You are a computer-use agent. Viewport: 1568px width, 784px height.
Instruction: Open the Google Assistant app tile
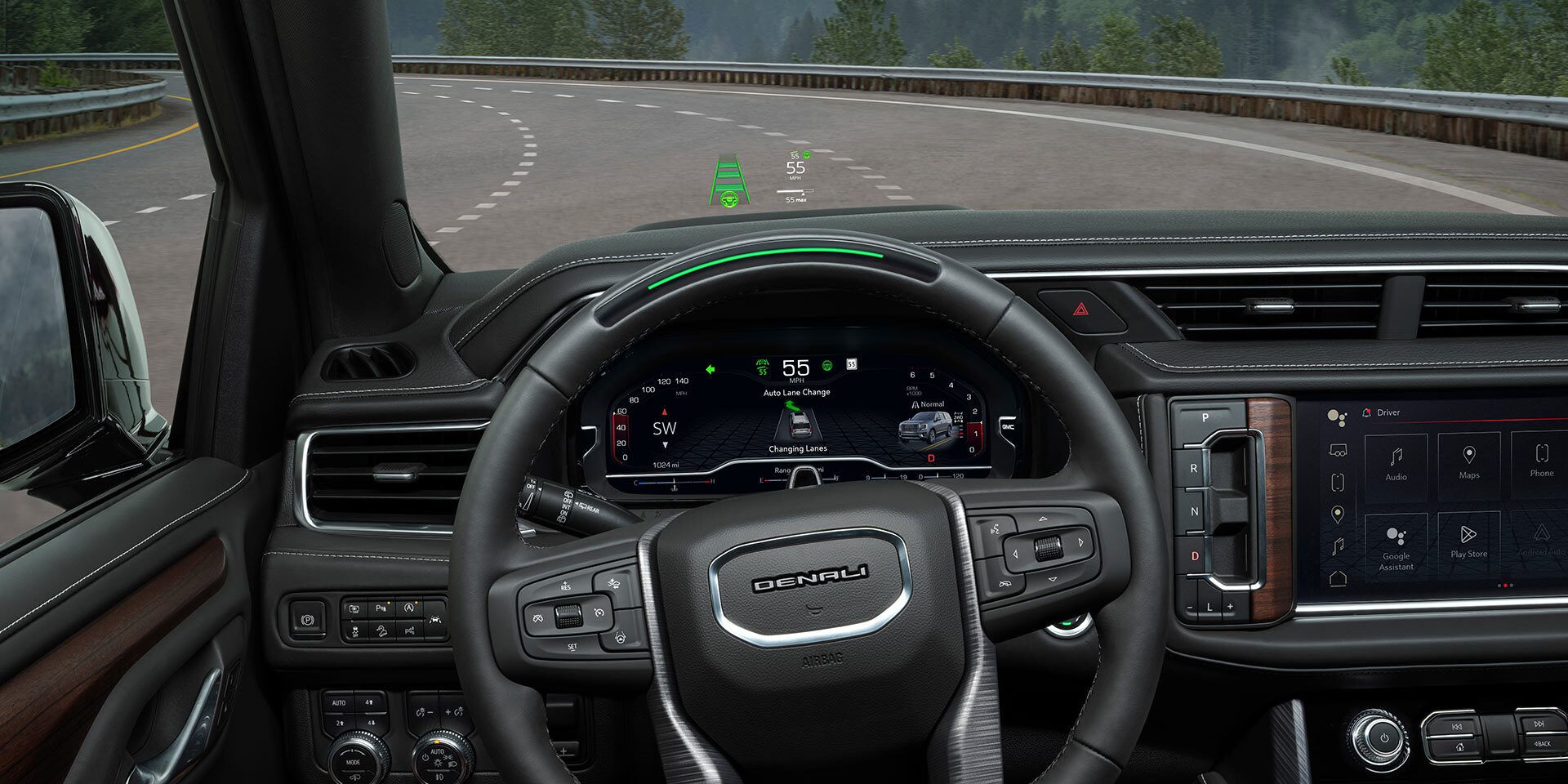point(1396,546)
